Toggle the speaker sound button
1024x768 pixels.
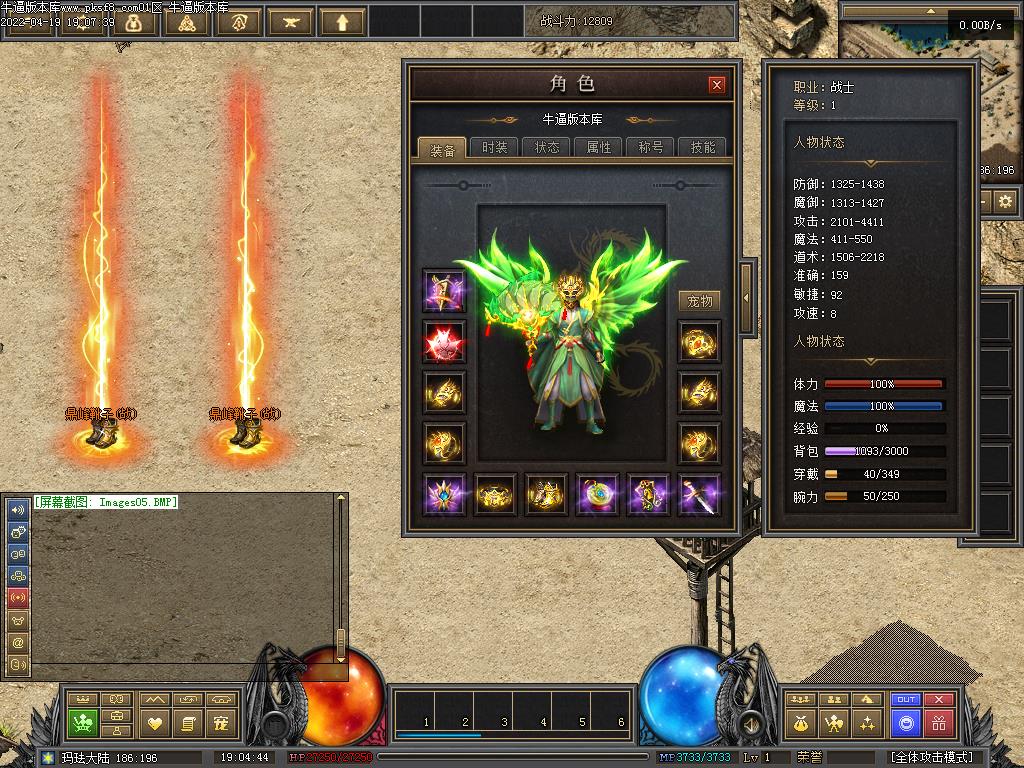749,722
